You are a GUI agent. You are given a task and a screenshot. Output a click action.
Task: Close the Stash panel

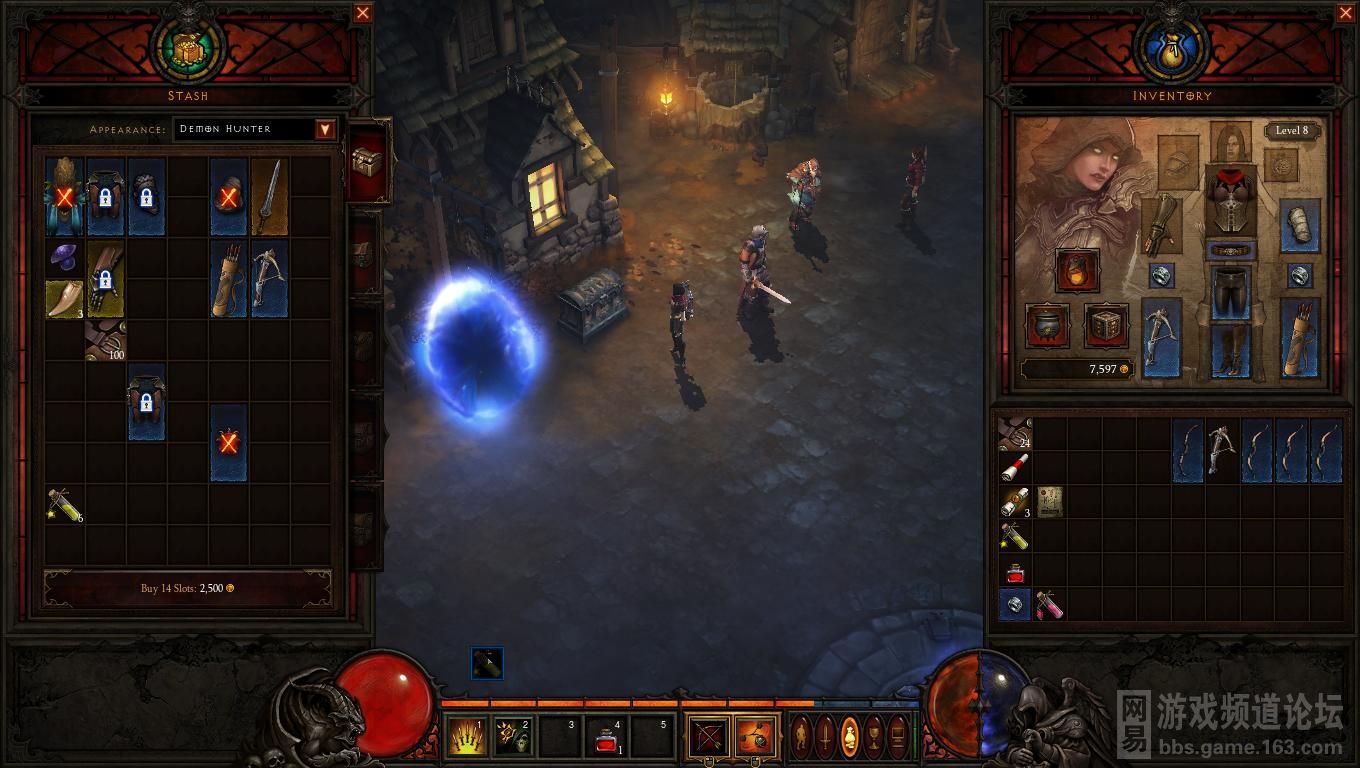tap(363, 13)
